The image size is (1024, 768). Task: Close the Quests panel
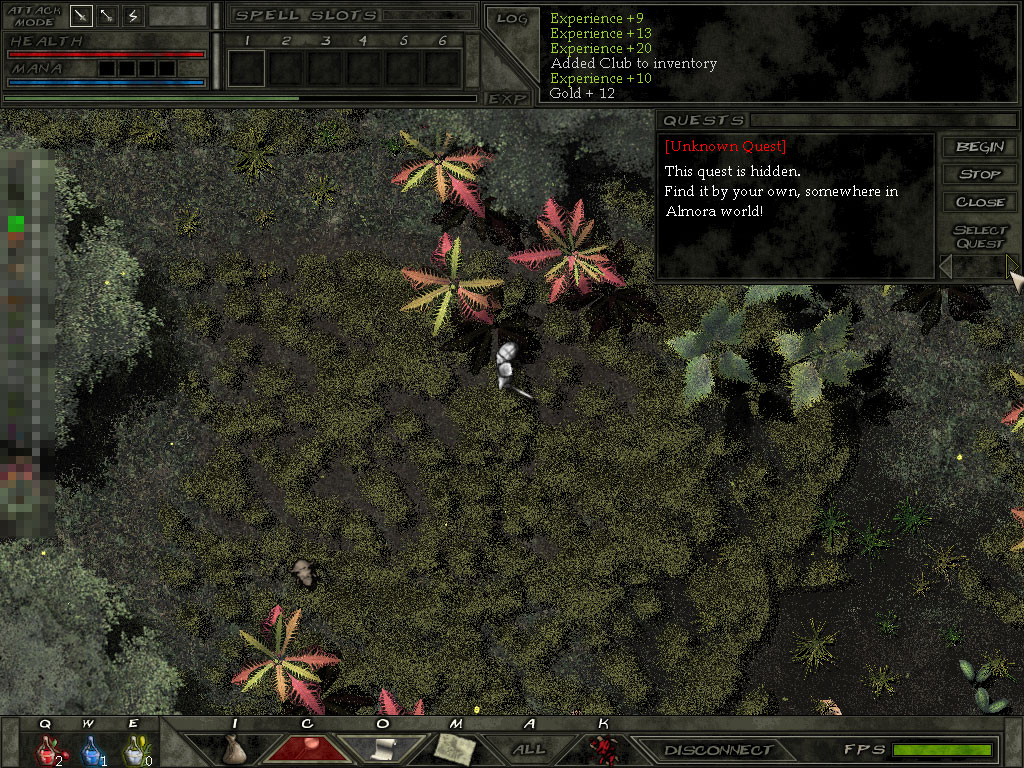(x=980, y=201)
